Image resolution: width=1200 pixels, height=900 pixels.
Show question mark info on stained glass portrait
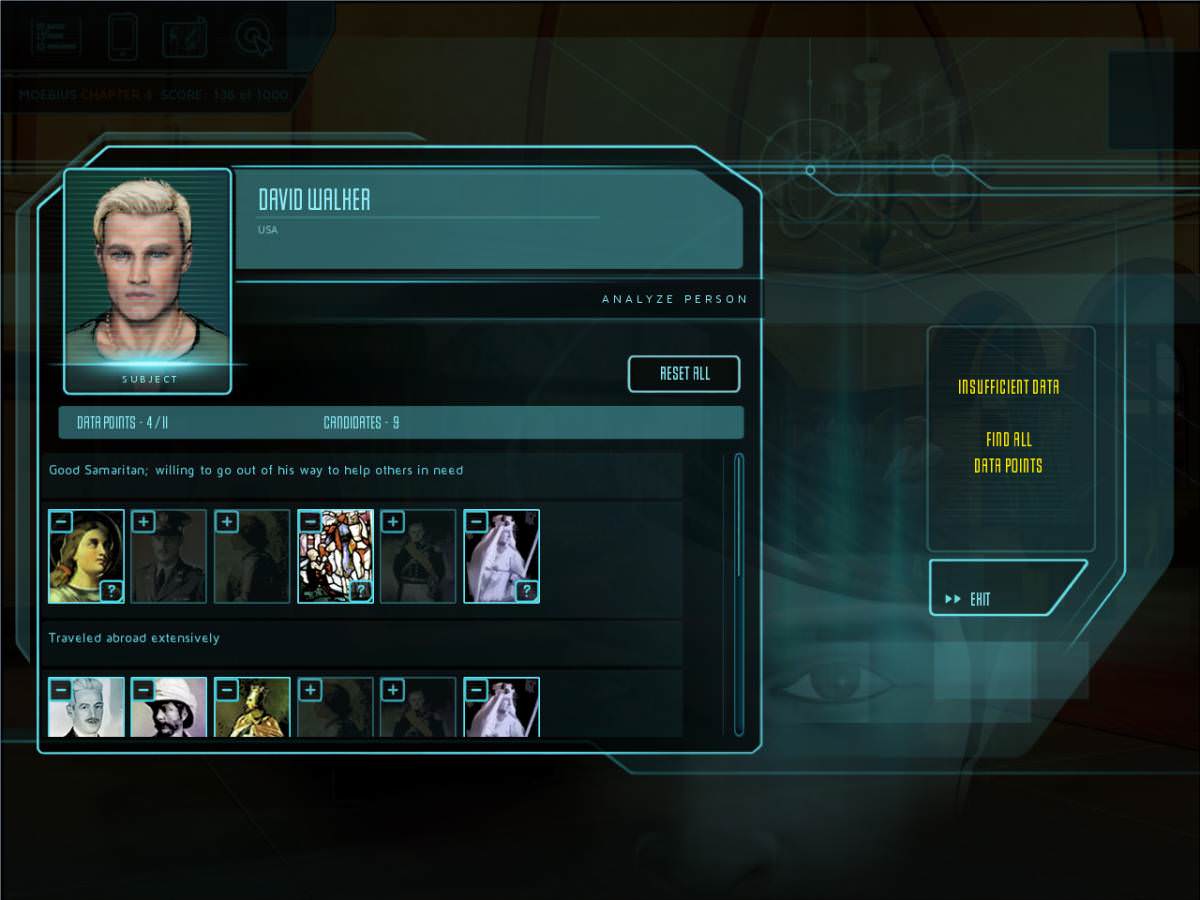tap(360, 591)
